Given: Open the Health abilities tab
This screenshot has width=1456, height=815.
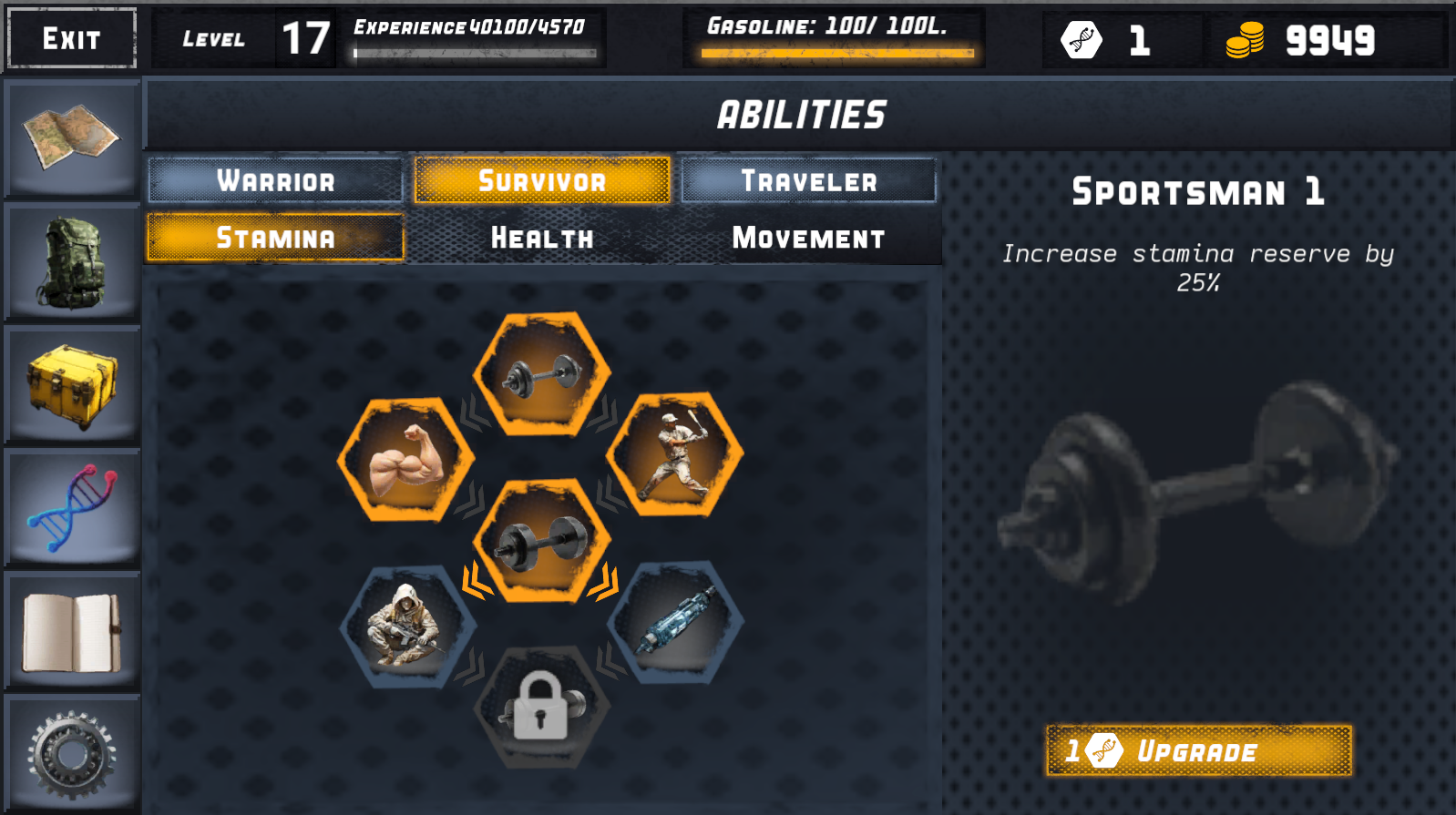Looking at the screenshot, I should [542, 238].
